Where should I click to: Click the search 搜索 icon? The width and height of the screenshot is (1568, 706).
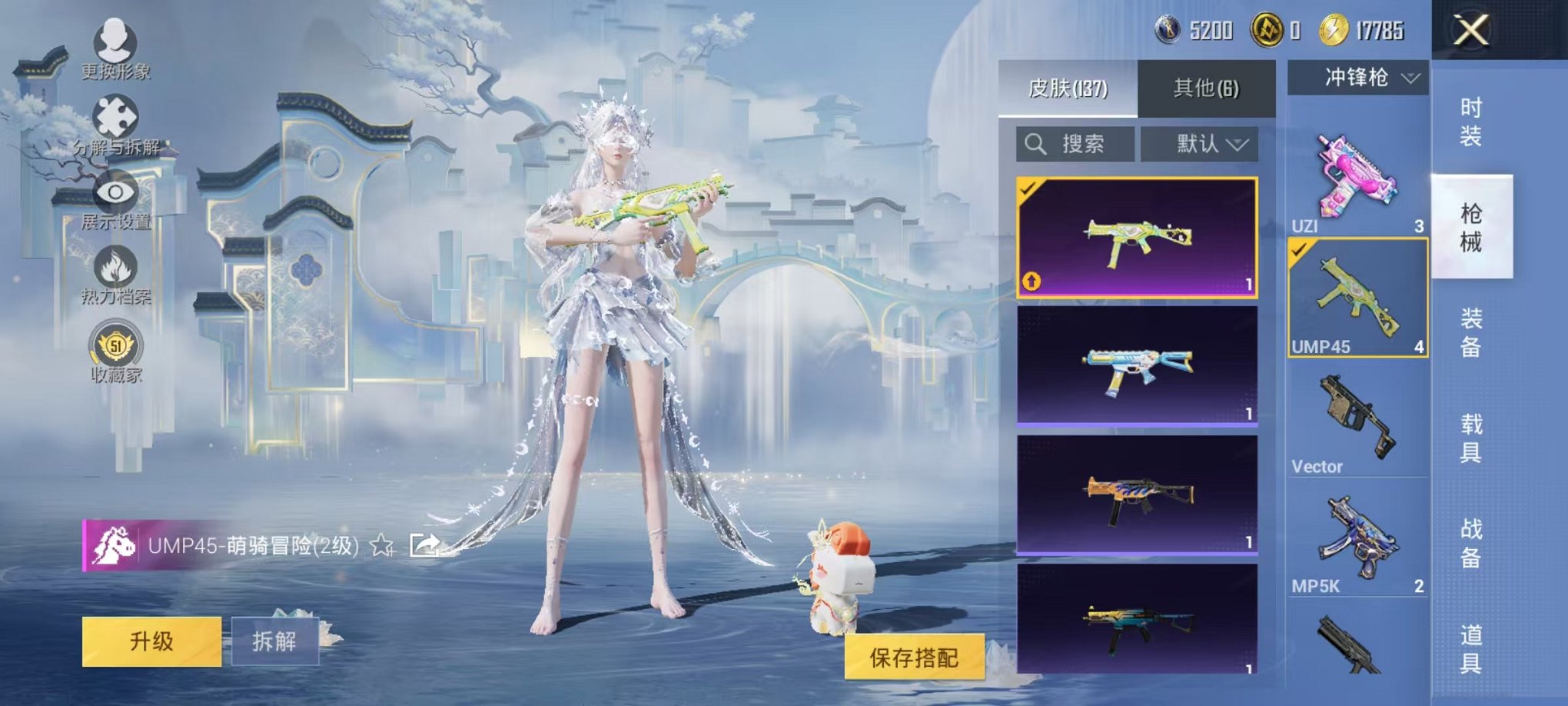(1035, 145)
